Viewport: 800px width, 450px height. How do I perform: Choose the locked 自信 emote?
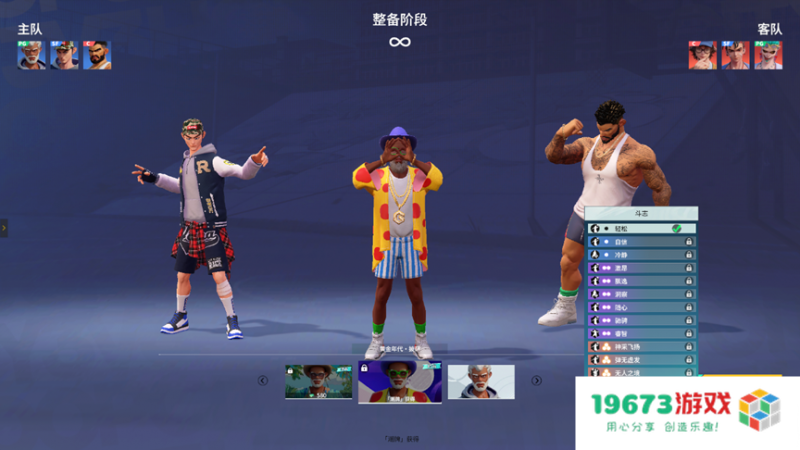pos(640,242)
